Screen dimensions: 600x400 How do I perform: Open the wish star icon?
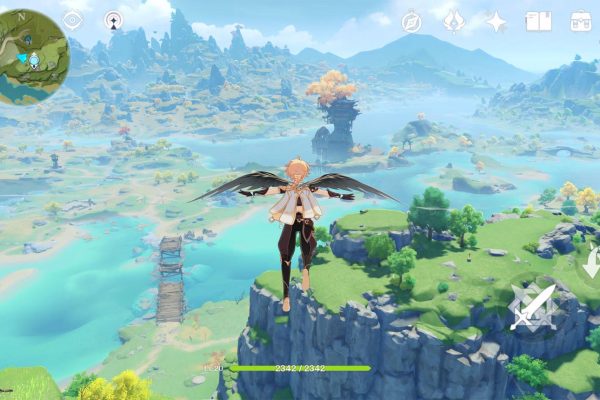(x=496, y=21)
